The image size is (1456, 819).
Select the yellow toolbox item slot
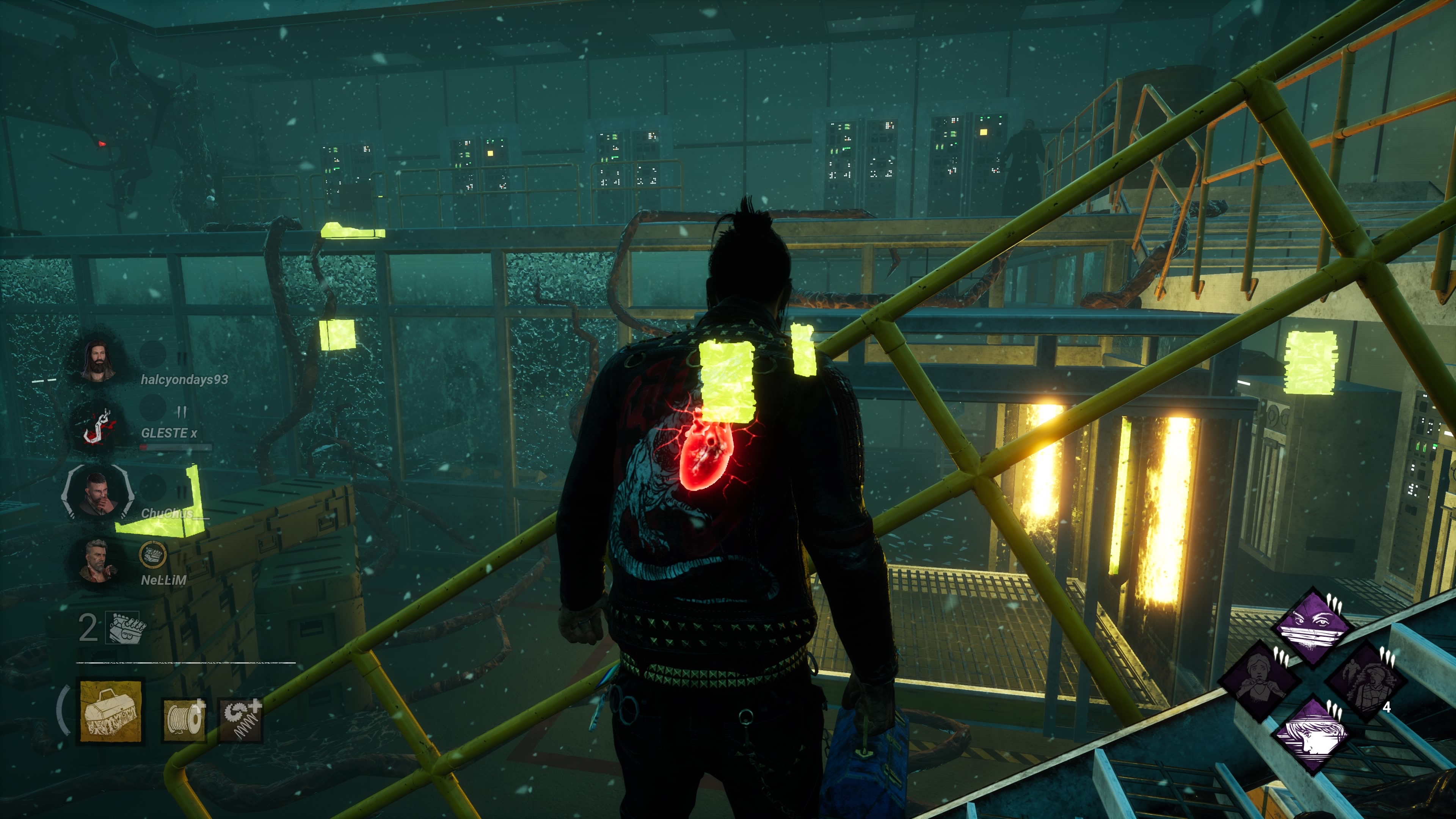point(110,711)
